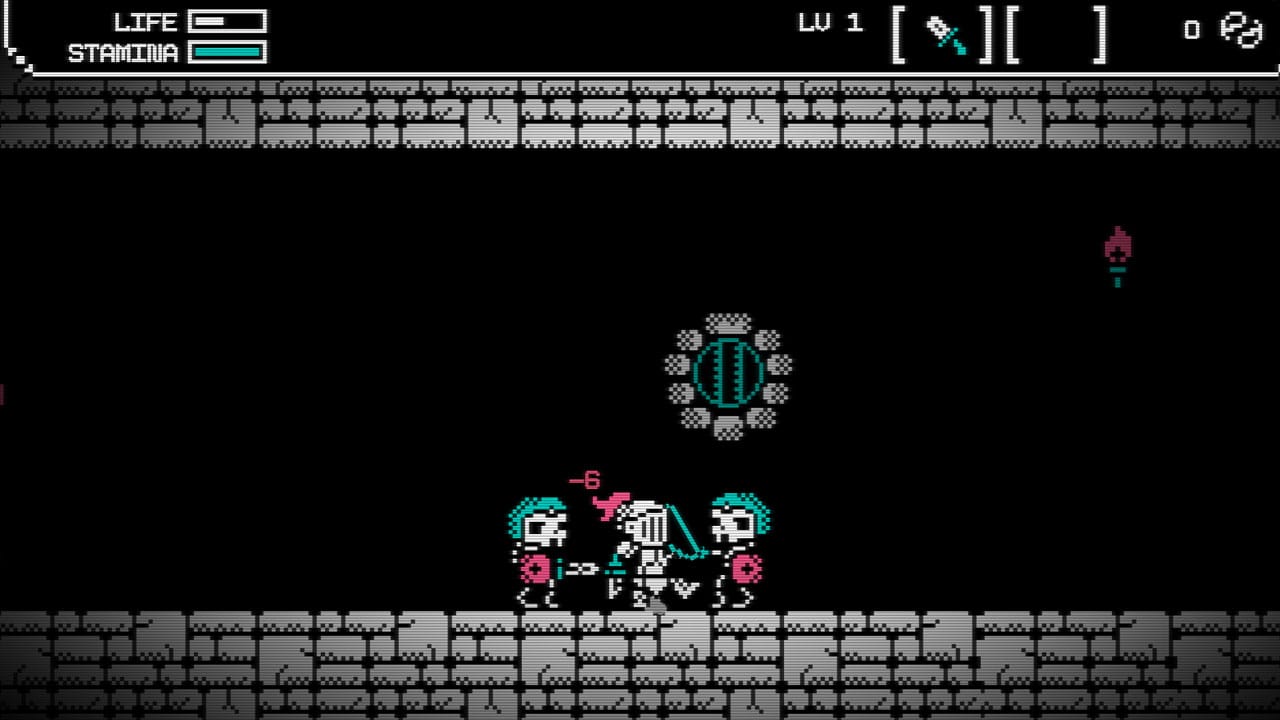Image resolution: width=1280 pixels, height=720 pixels.
Task: Click the burning torch on the right wall
Action: point(1116,253)
